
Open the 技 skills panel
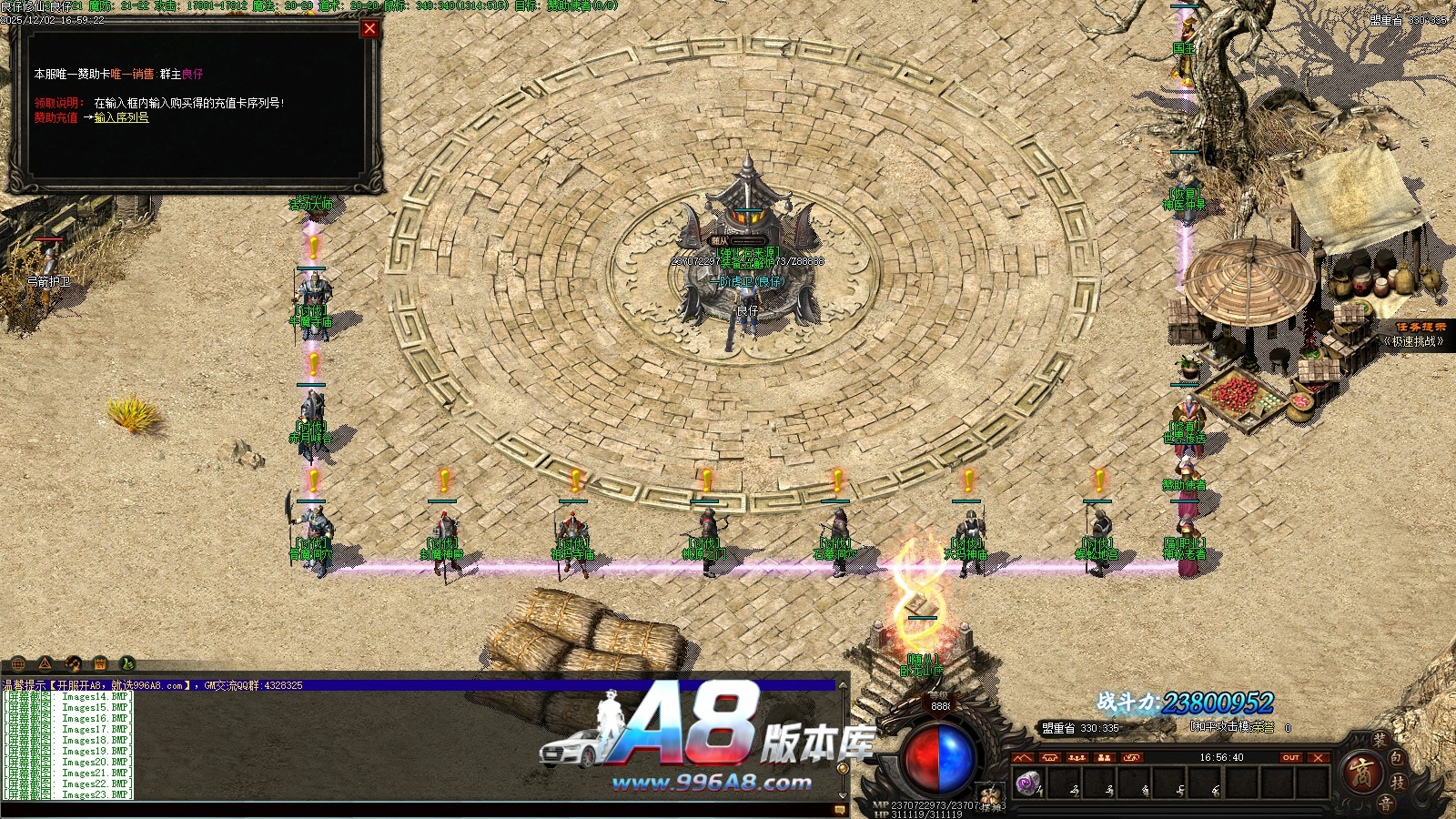(x=1398, y=782)
